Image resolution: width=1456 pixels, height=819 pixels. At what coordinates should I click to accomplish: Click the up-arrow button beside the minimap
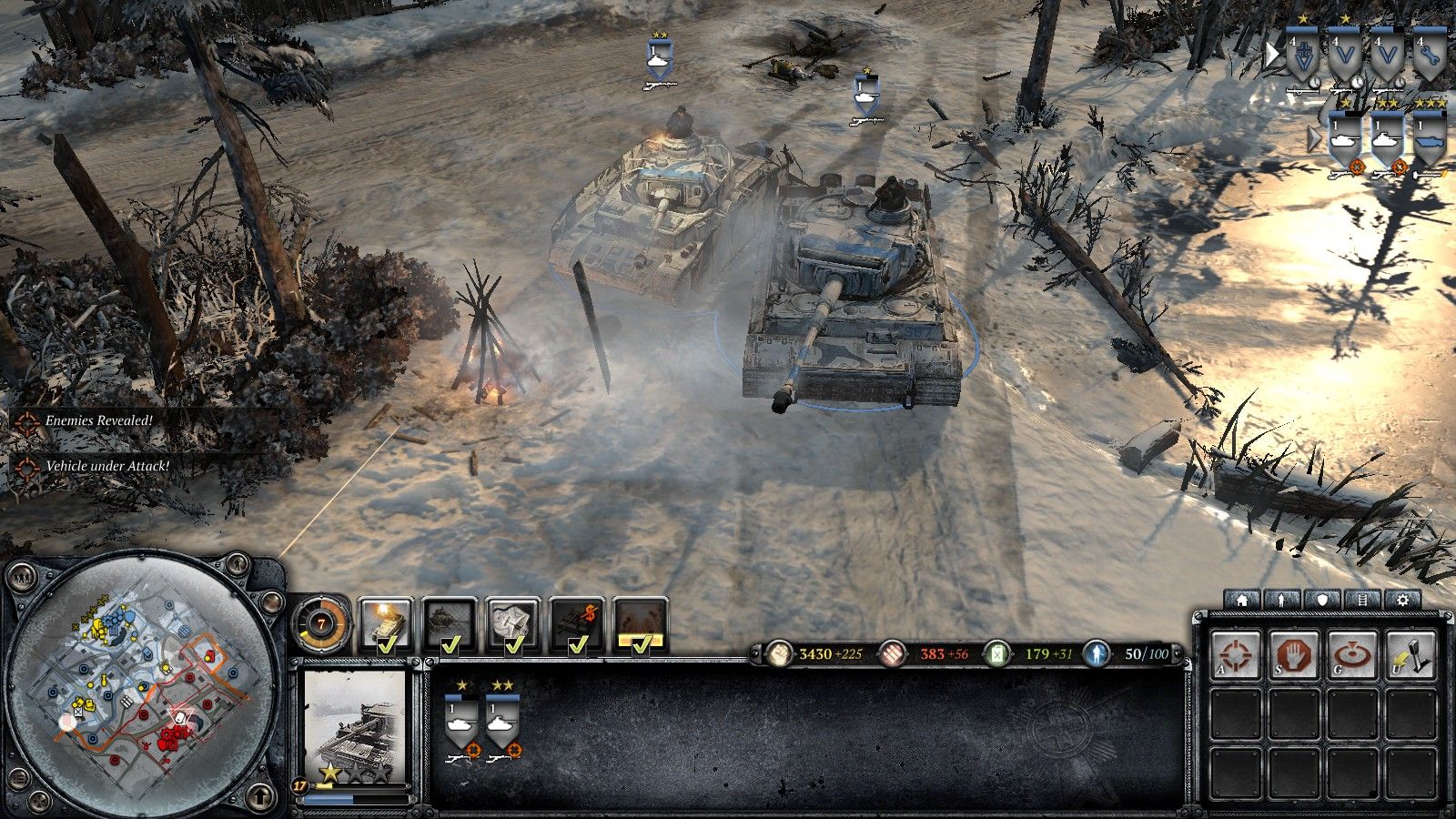coord(263,795)
